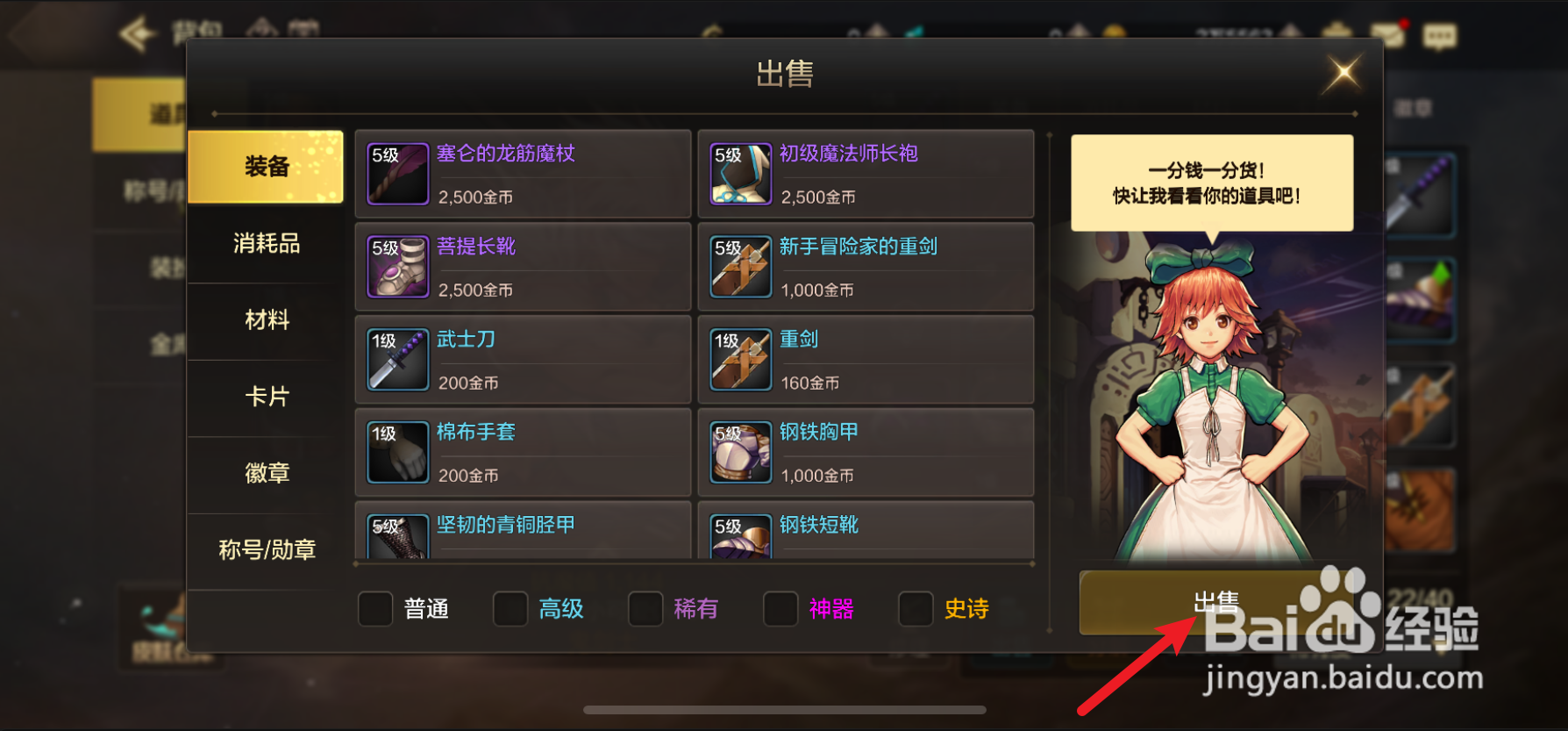Toggle the 史诗 rarity checkbox
The height and width of the screenshot is (731, 1568).
[916, 608]
